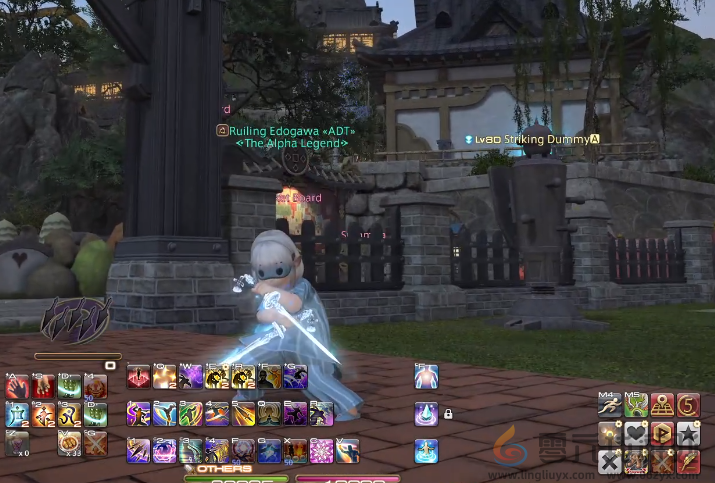The height and width of the screenshot is (483, 715).
Task: Use the food plate item slot
Action: point(69,443)
